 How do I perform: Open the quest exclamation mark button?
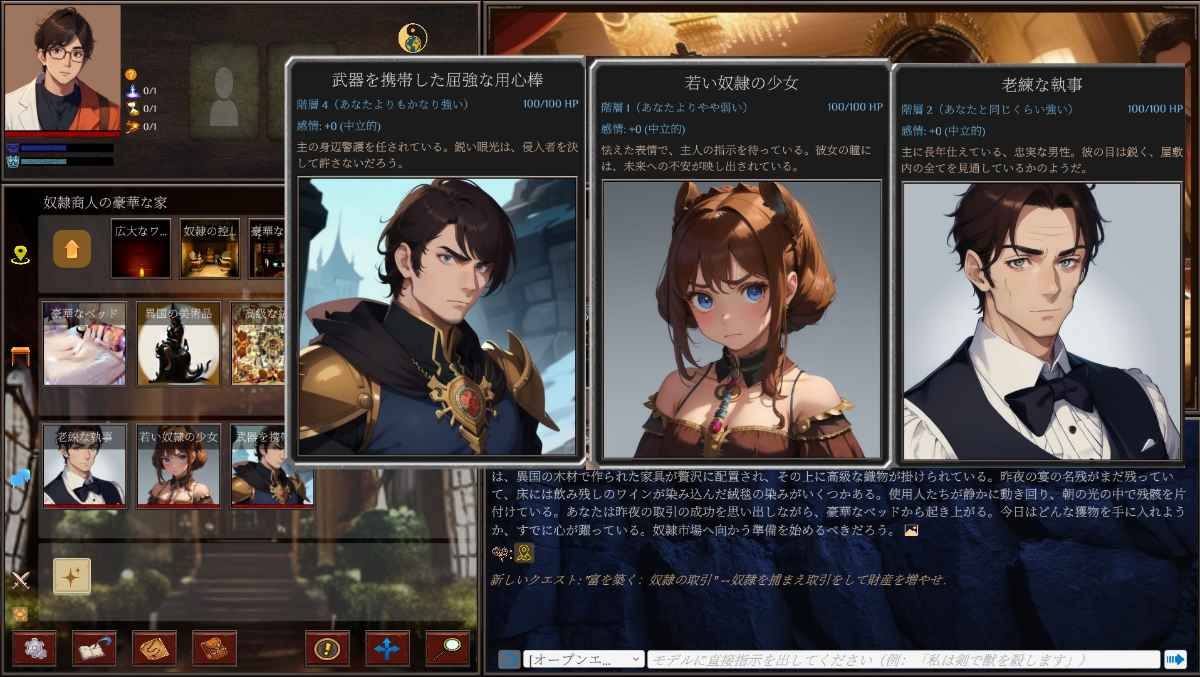(x=327, y=648)
